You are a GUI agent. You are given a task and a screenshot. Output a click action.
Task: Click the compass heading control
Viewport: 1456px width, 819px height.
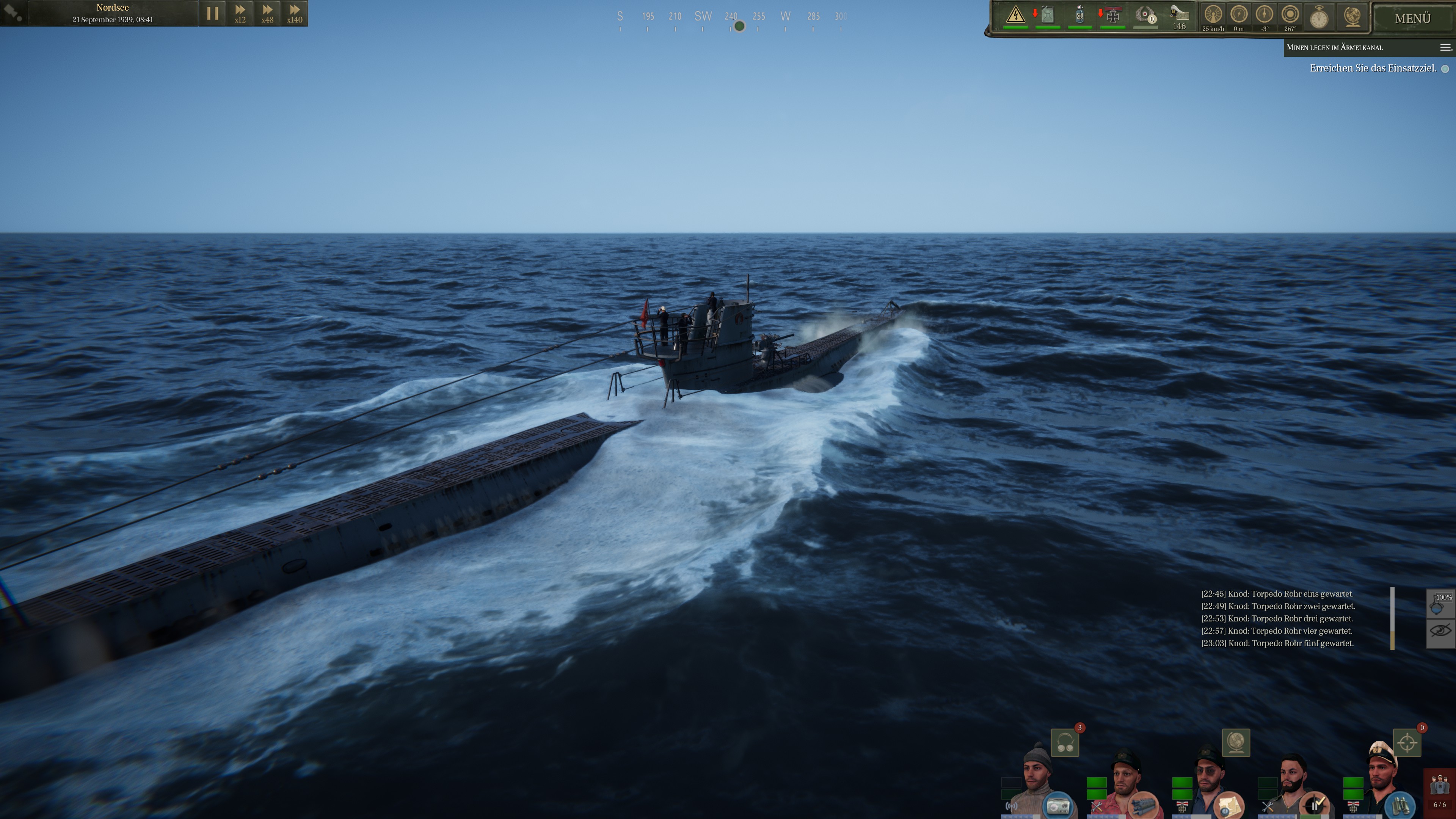(x=1290, y=15)
